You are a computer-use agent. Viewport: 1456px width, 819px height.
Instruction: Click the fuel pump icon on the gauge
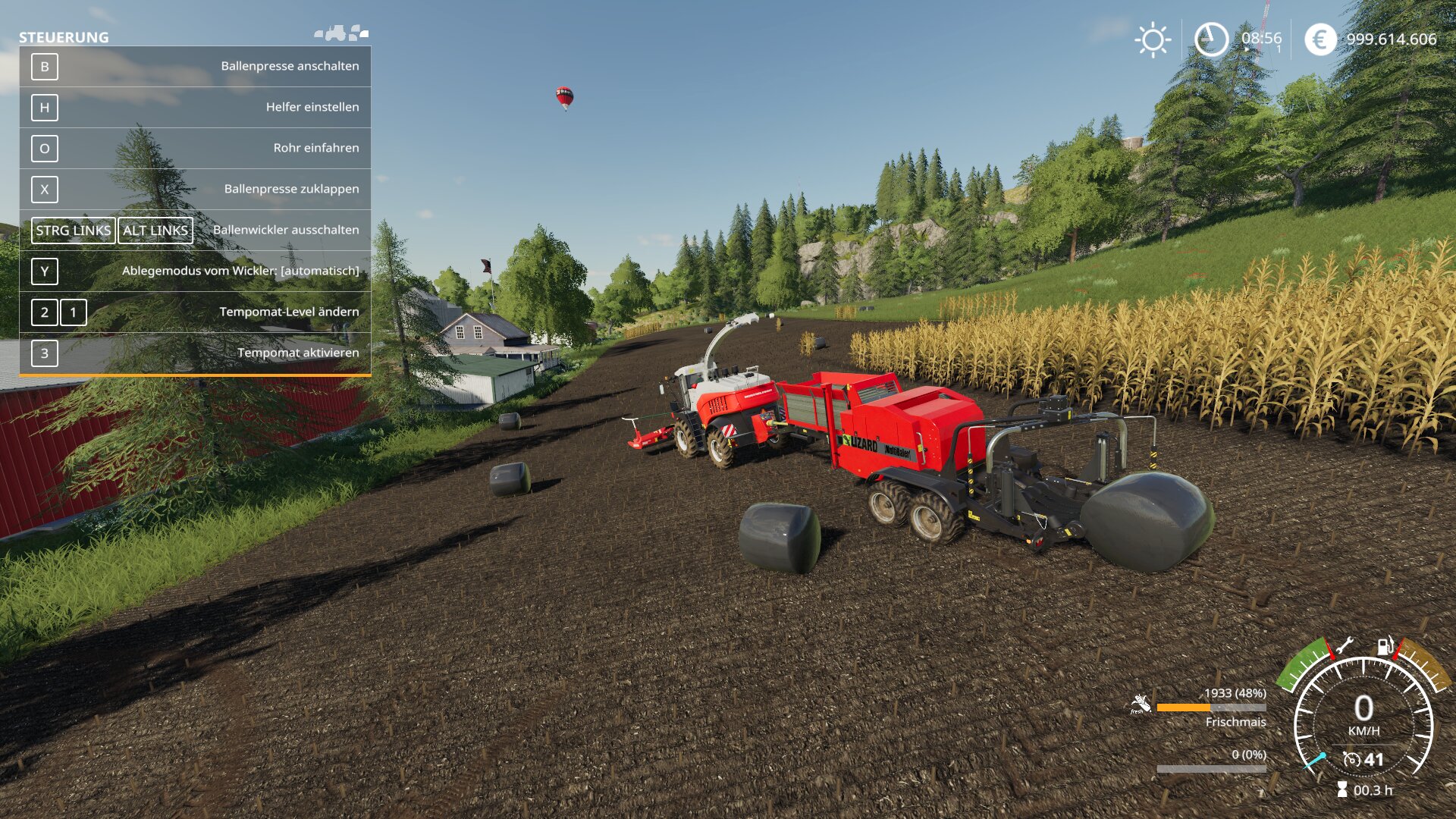(x=1385, y=646)
